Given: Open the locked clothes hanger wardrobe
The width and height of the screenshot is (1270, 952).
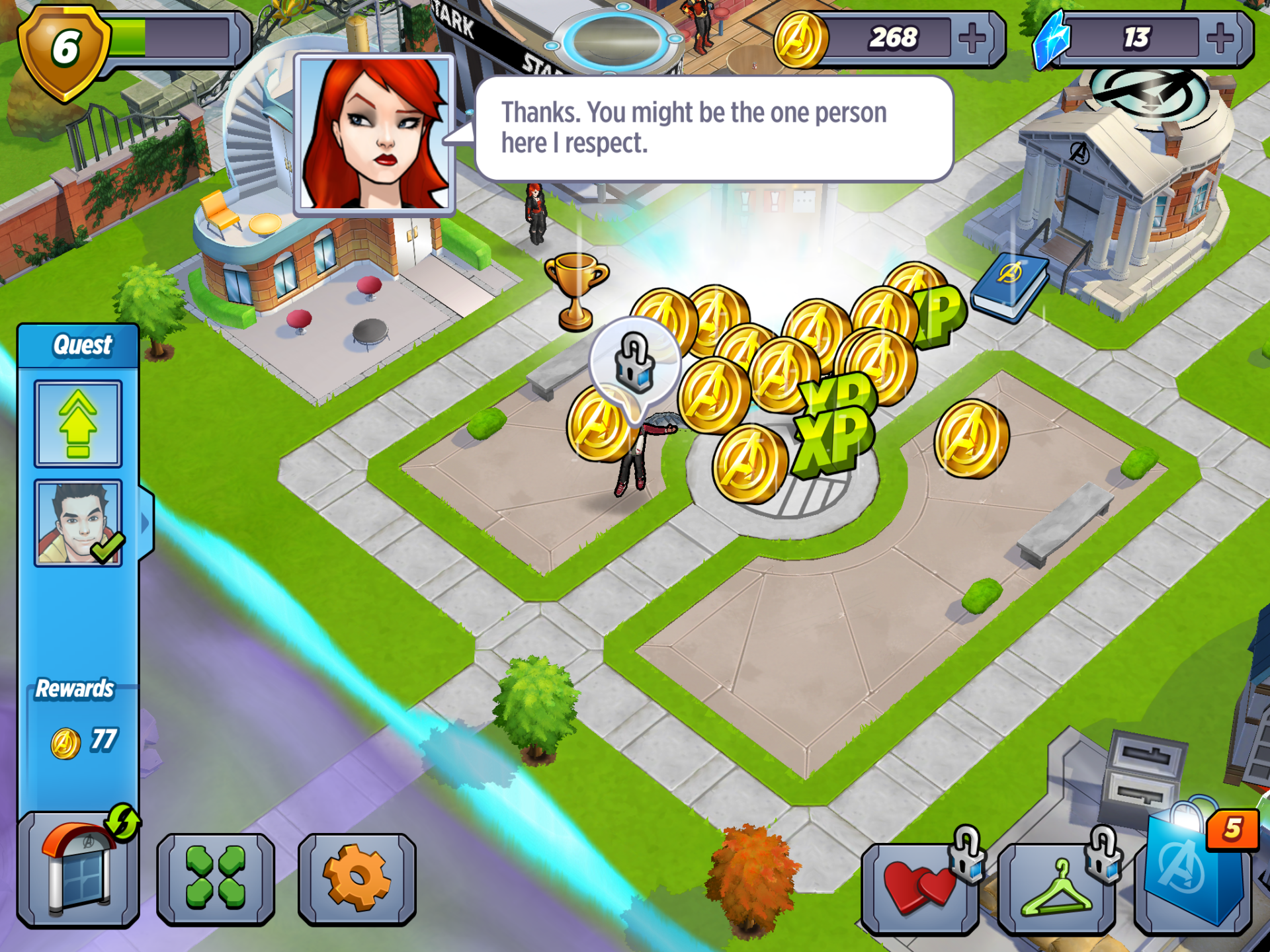Looking at the screenshot, I should click(x=1056, y=887).
